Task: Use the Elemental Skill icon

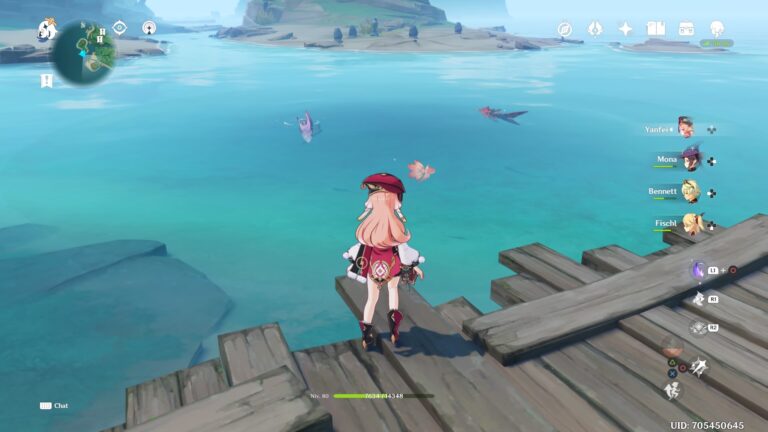Action: click(698, 299)
